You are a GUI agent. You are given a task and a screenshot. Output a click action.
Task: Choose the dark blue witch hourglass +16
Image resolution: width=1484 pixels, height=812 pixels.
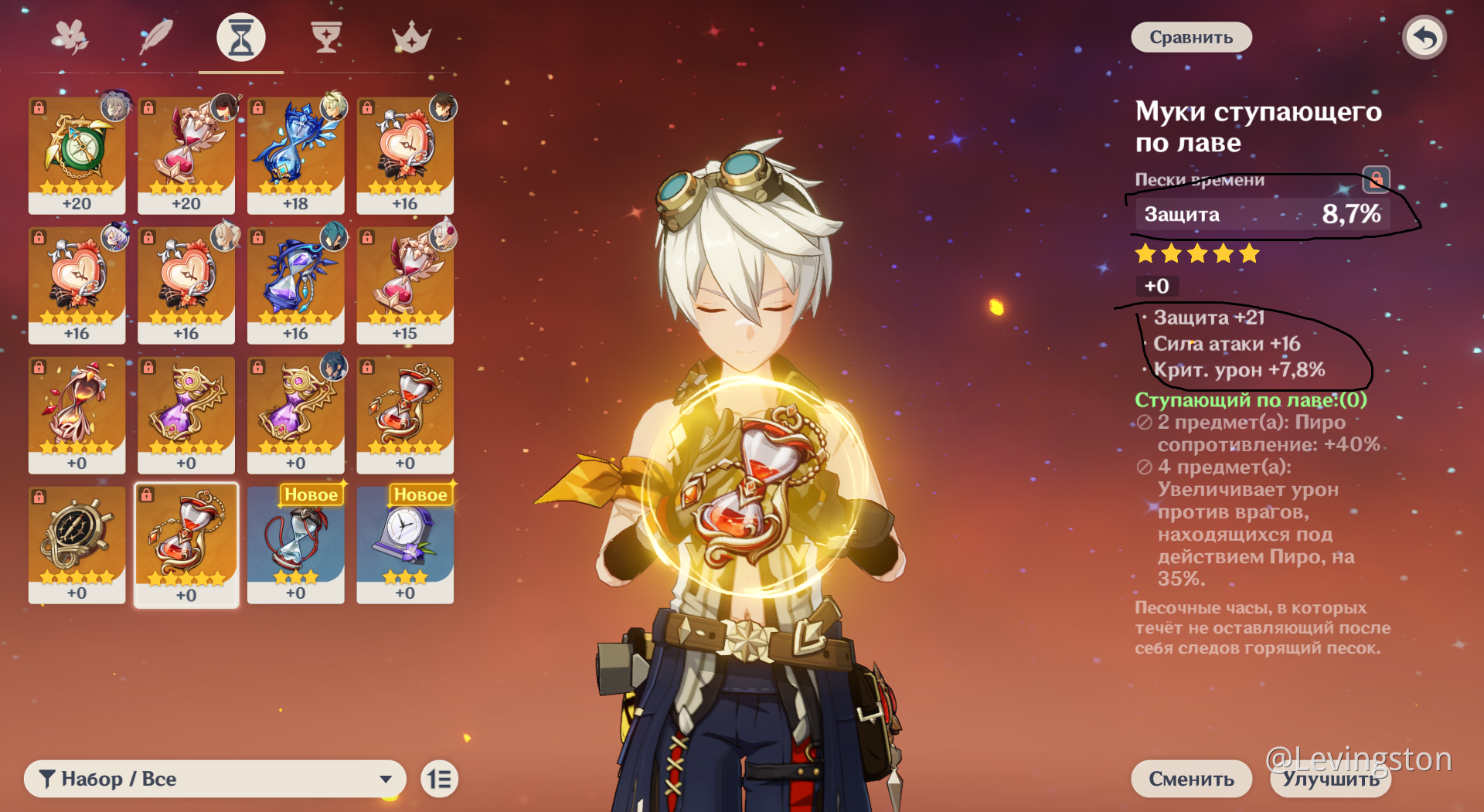(x=295, y=284)
